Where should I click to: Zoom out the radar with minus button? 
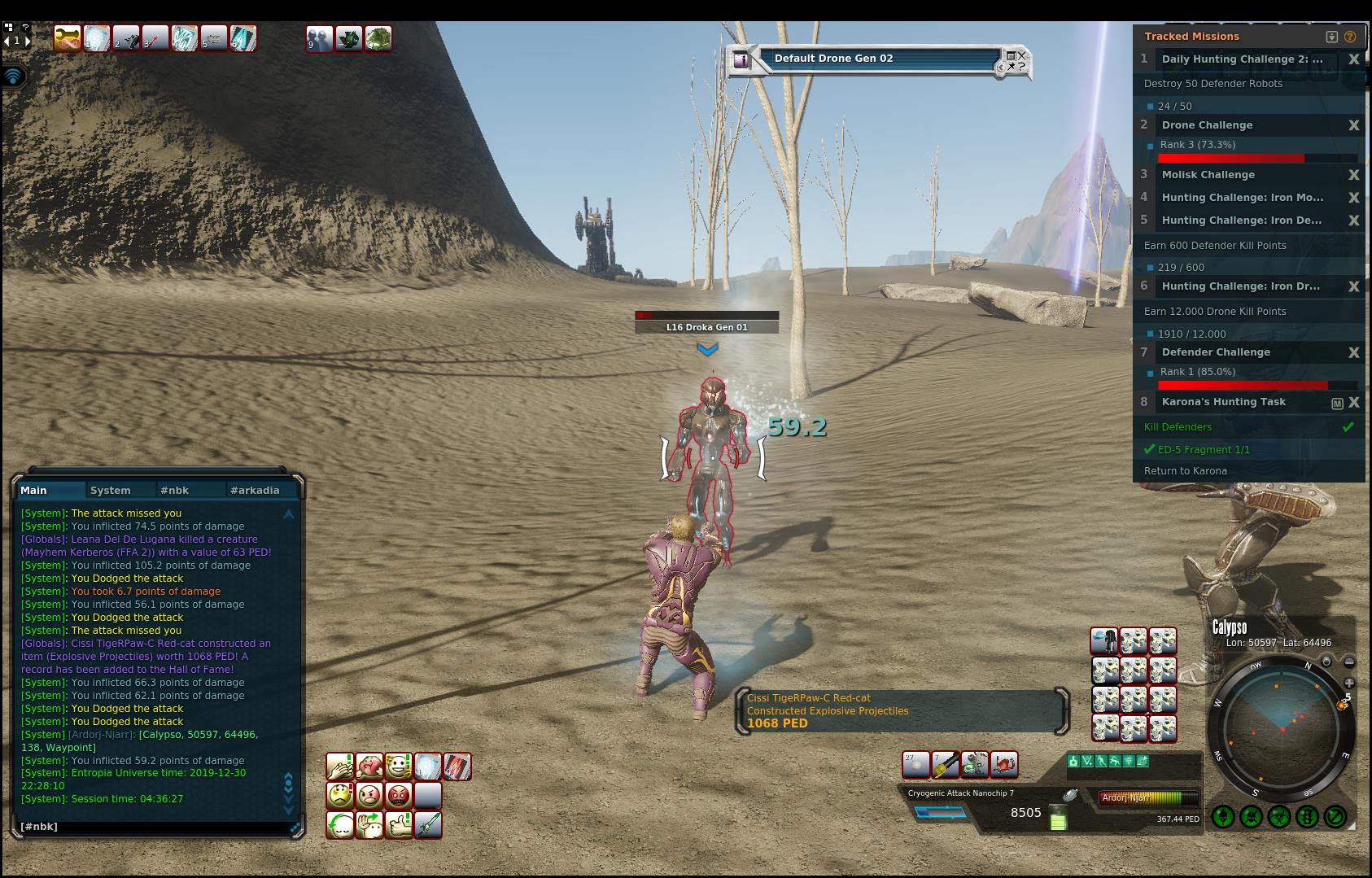click(1348, 662)
